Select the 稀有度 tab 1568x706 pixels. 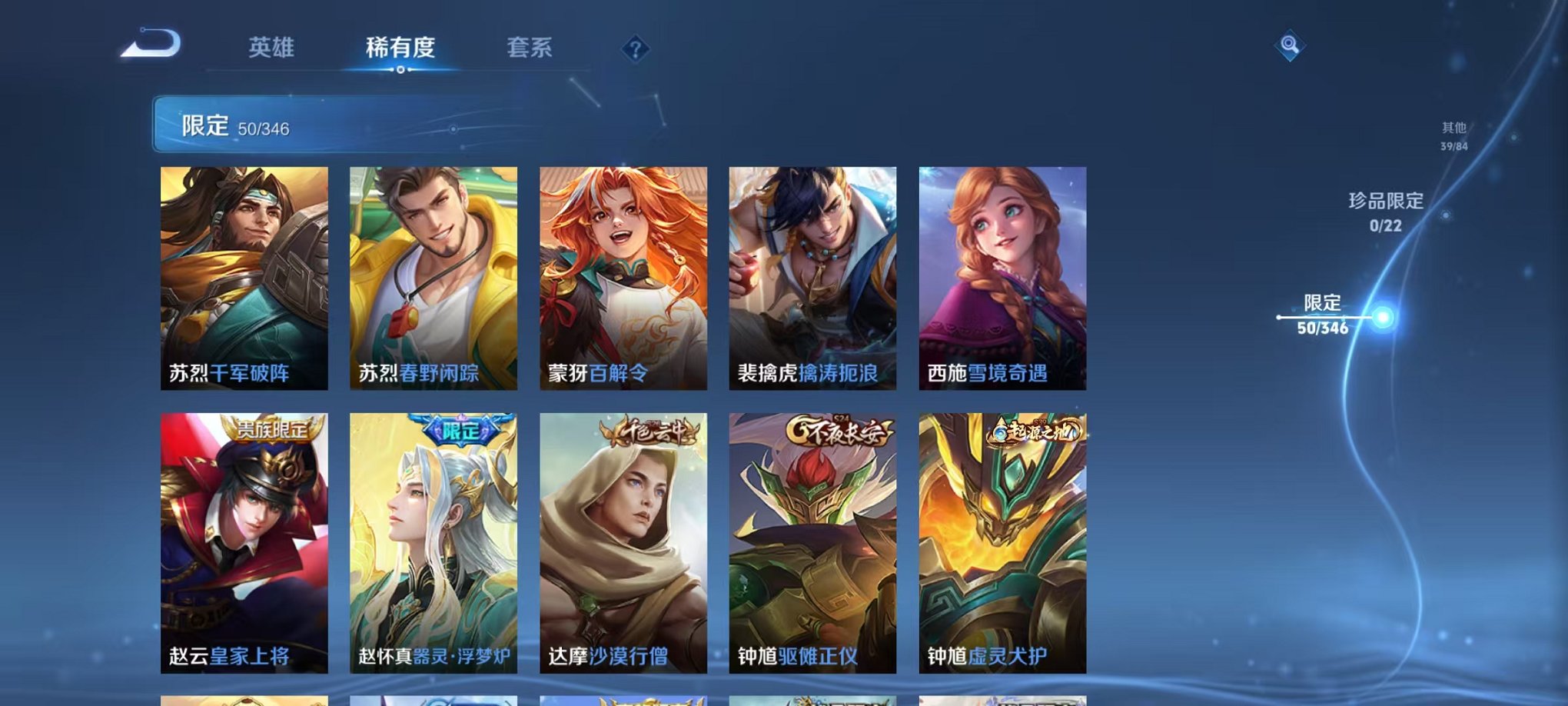(x=399, y=48)
